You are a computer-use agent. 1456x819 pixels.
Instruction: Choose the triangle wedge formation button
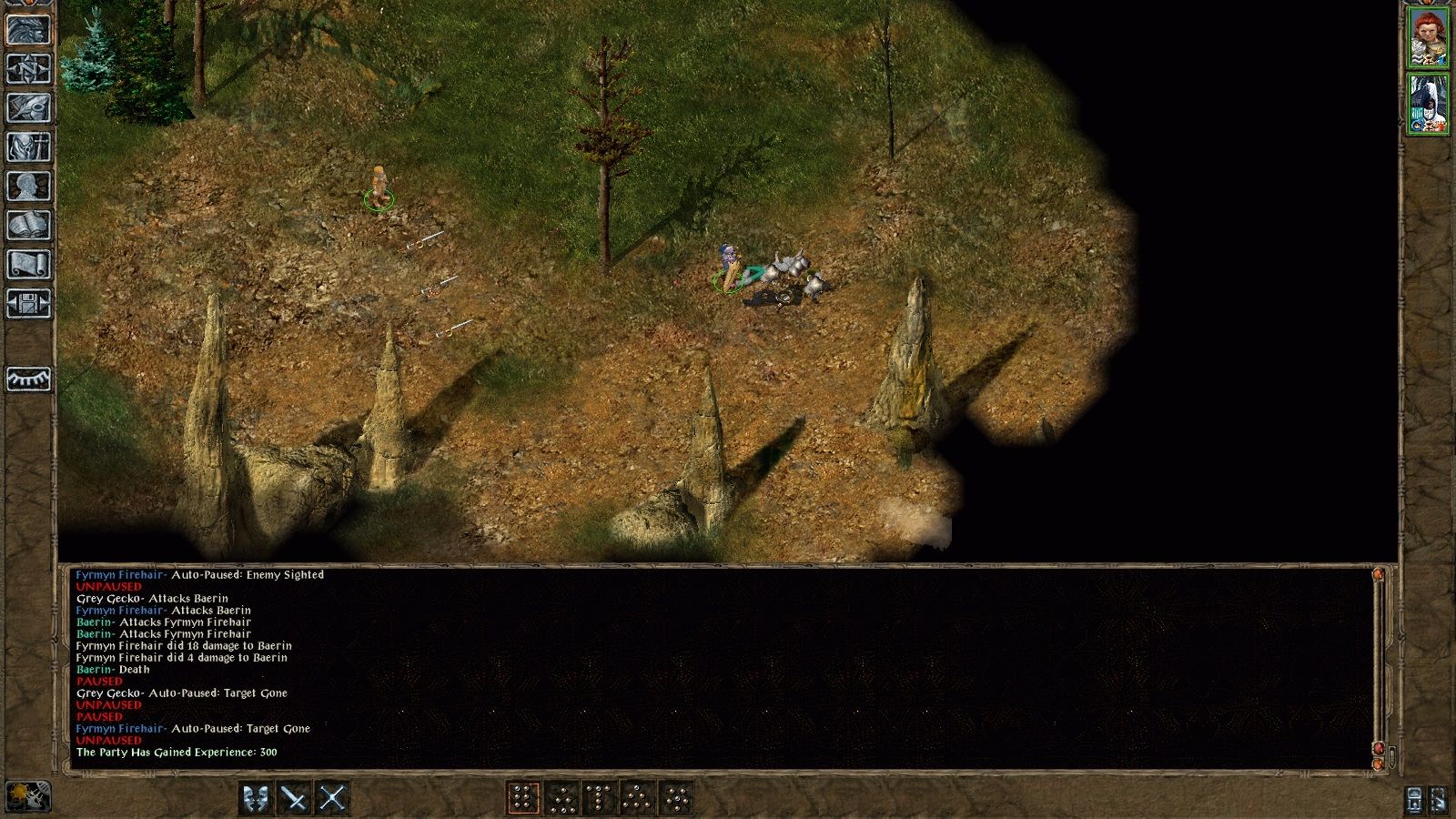pos(638,799)
